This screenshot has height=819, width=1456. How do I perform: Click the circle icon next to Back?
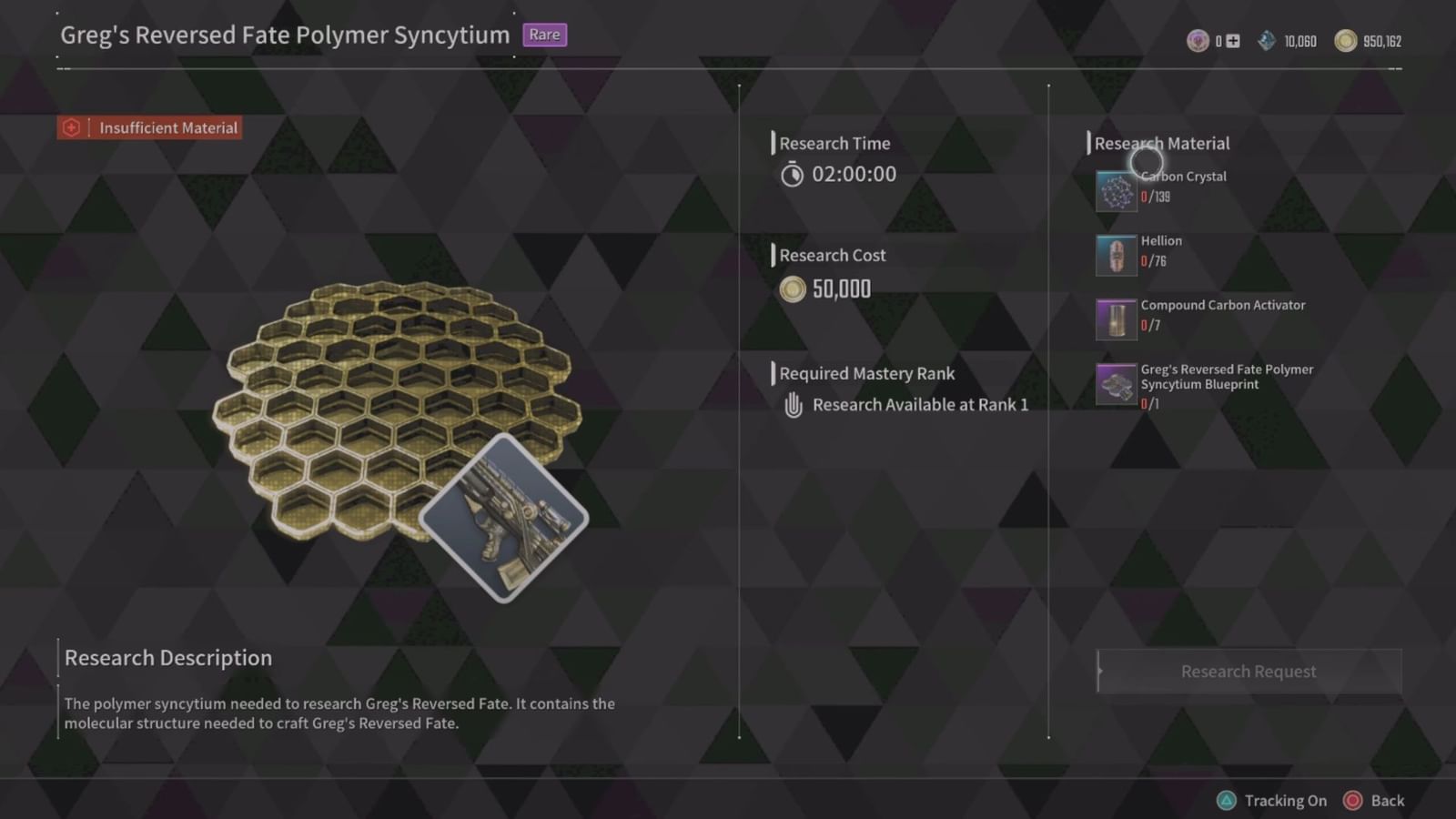coord(1352,801)
